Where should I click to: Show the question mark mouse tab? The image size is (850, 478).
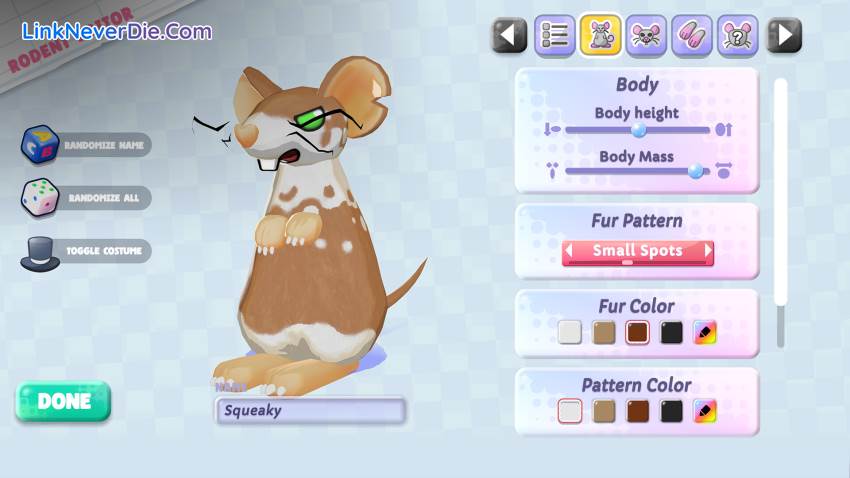click(x=738, y=36)
